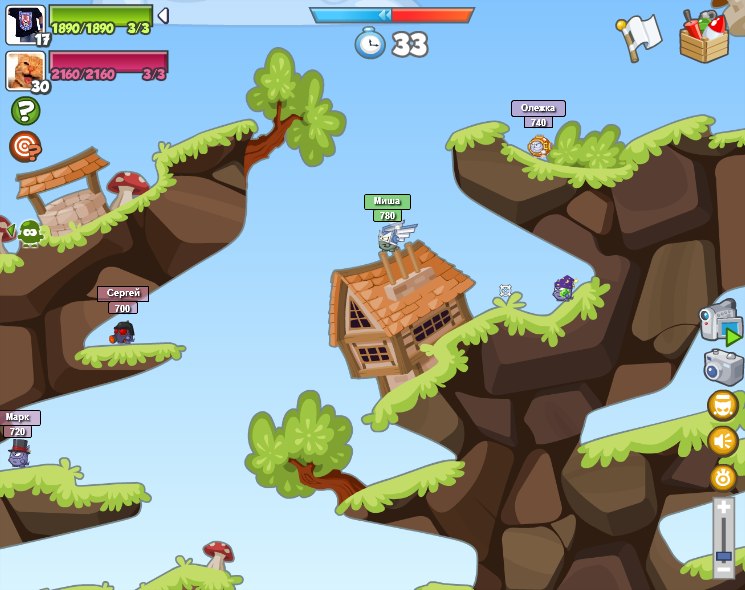Select the level 17 player avatar
The image size is (745, 590).
(x=24, y=24)
